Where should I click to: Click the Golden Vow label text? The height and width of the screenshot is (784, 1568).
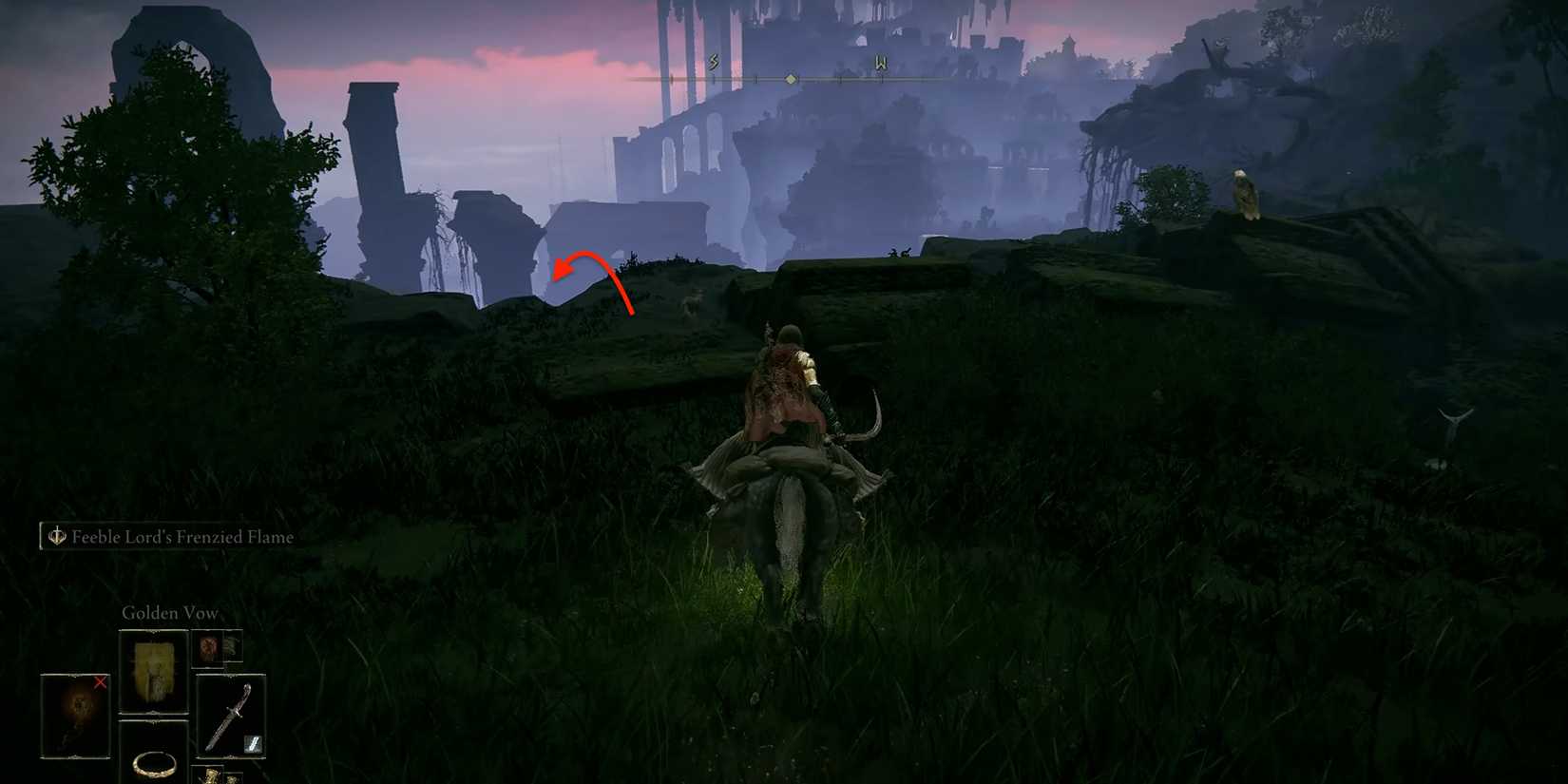click(x=170, y=613)
